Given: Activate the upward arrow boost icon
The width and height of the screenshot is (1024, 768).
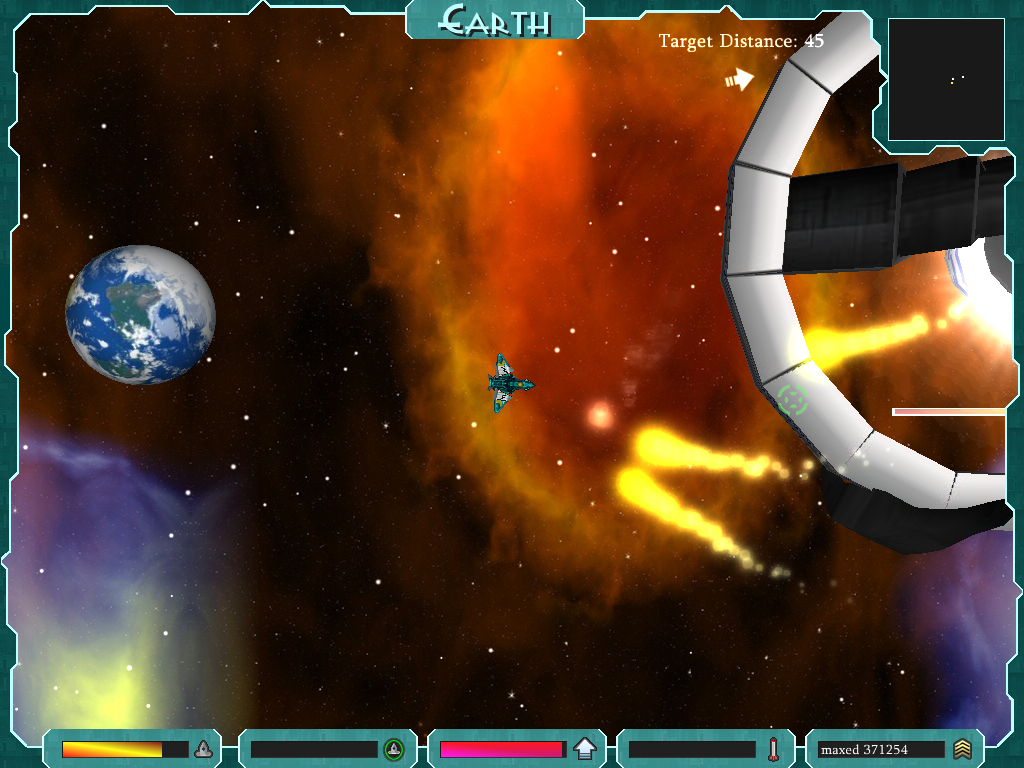Looking at the screenshot, I should click(585, 749).
